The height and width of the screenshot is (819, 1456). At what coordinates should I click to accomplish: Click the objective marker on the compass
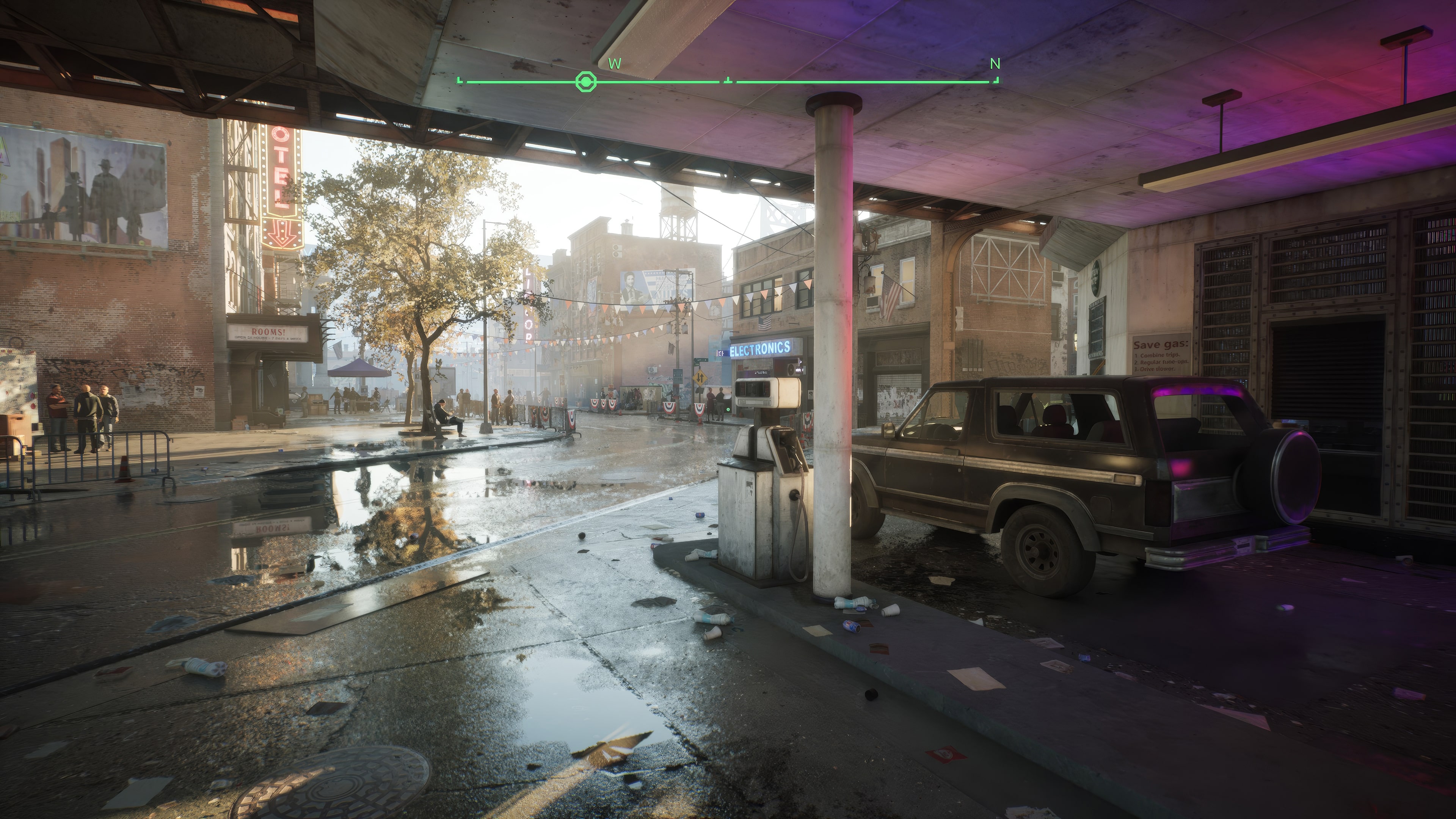click(x=585, y=83)
